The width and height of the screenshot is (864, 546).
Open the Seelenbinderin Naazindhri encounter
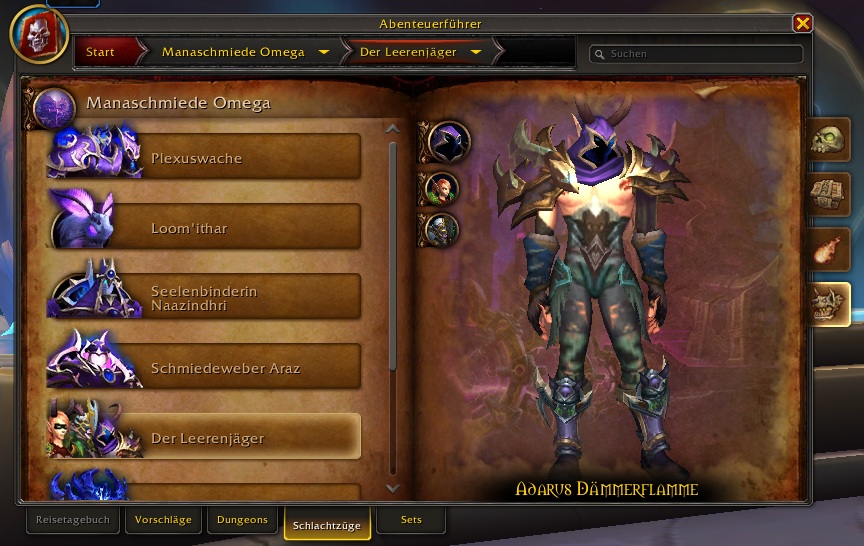point(205,298)
